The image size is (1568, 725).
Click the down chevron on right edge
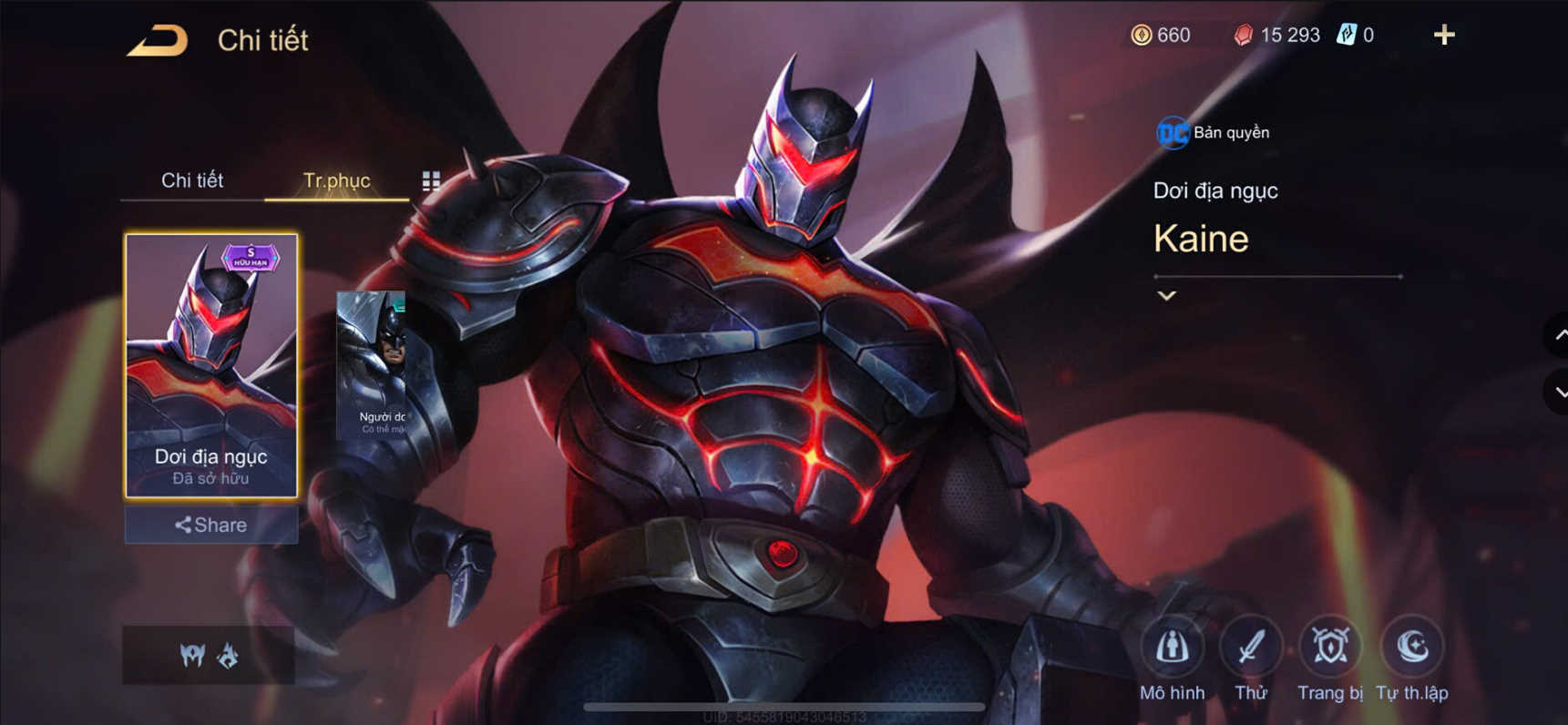click(1559, 393)
